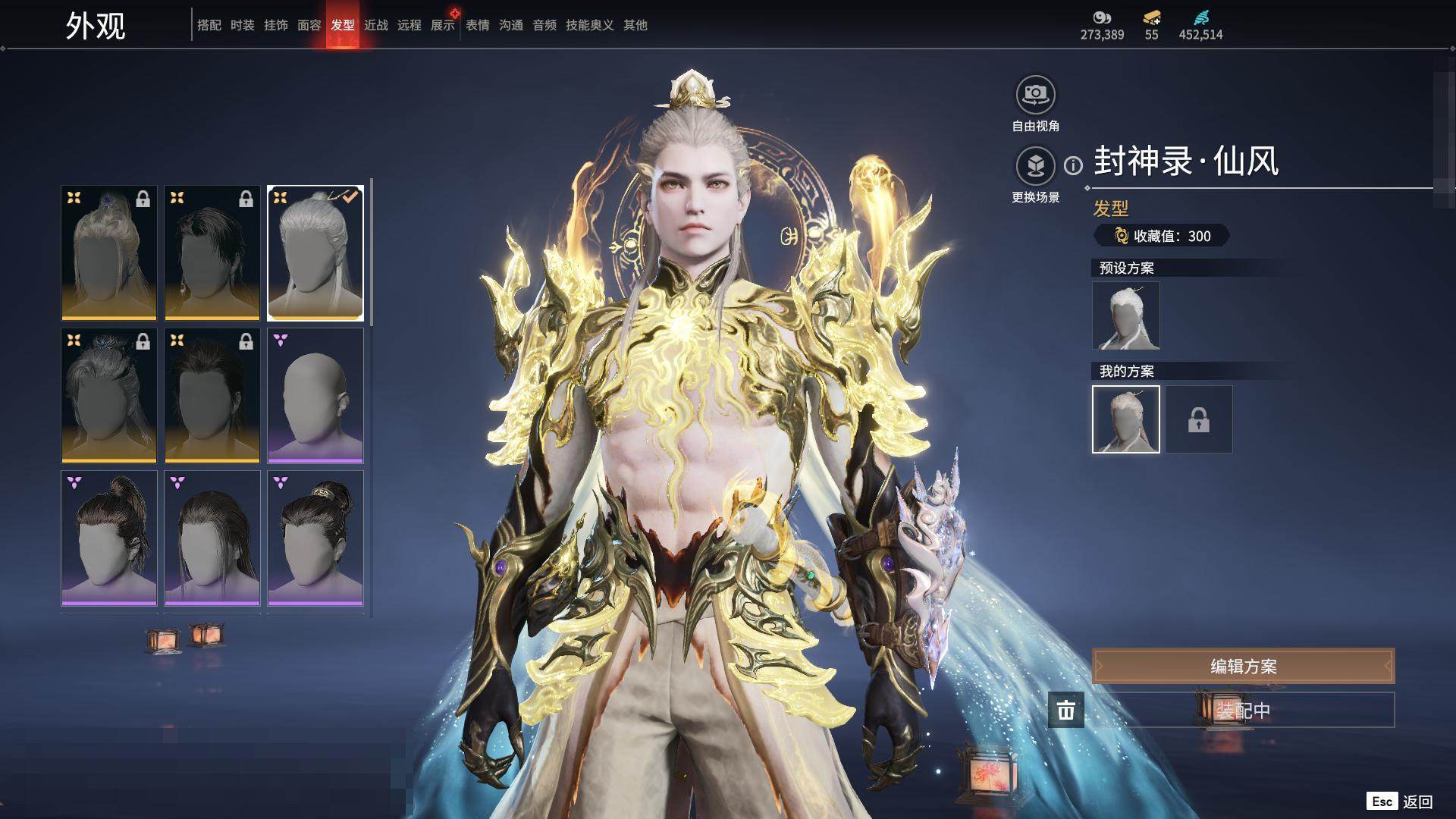Click the 编辑方案 button

(1243, 666)
